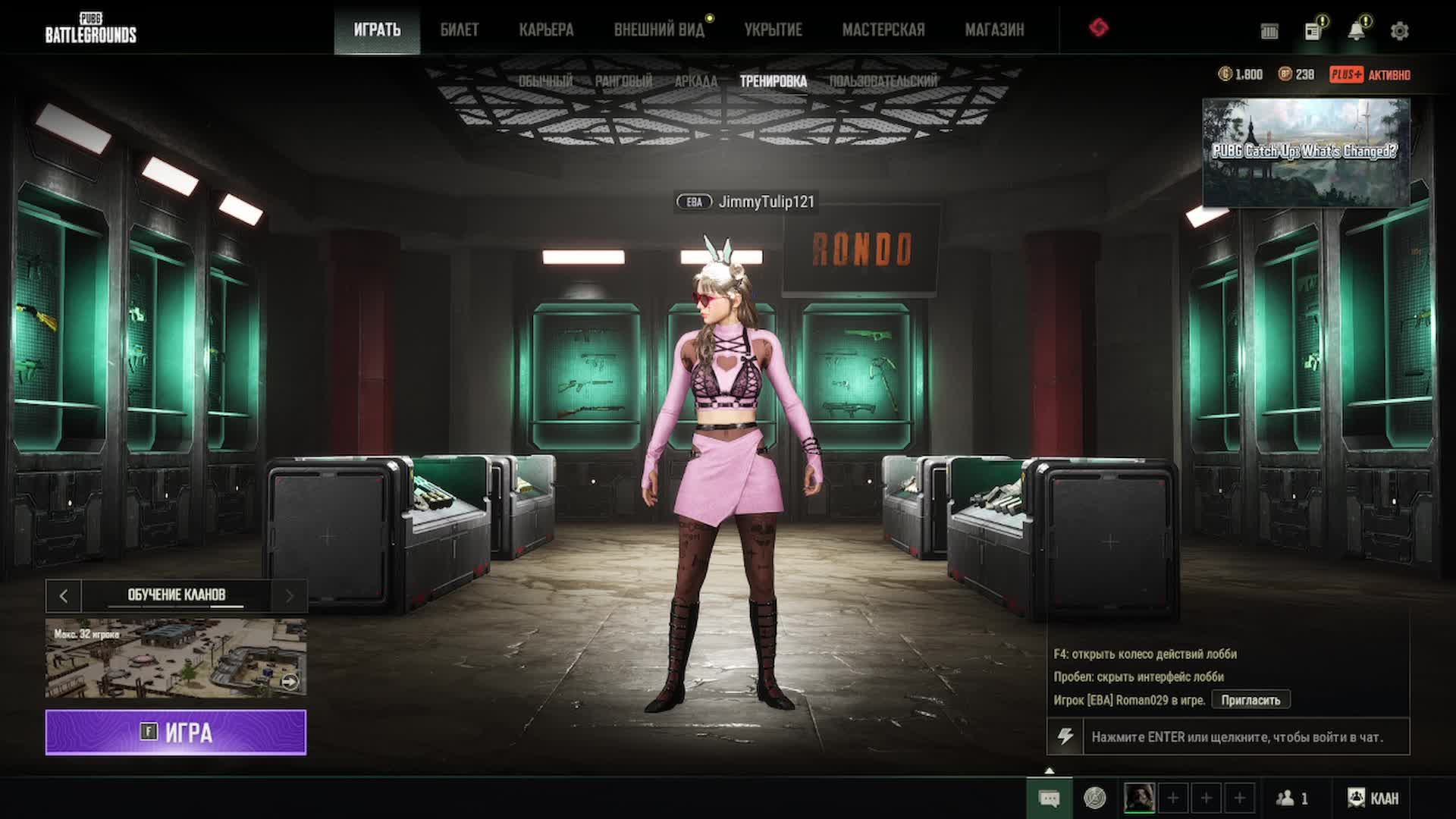
Task: Switch to Аркада mode
Action: 695,81
